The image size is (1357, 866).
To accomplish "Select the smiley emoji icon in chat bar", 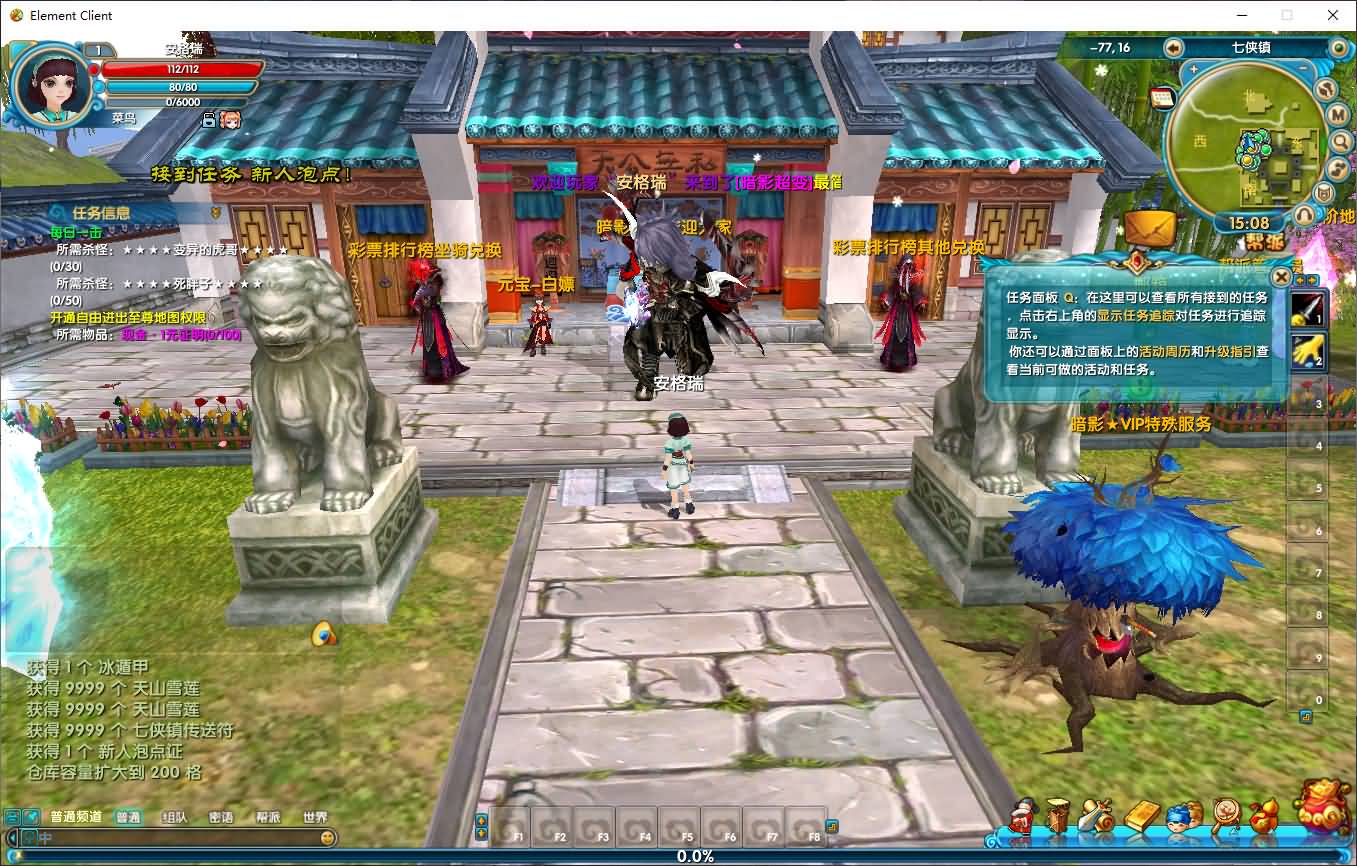I will pos(327,839).
